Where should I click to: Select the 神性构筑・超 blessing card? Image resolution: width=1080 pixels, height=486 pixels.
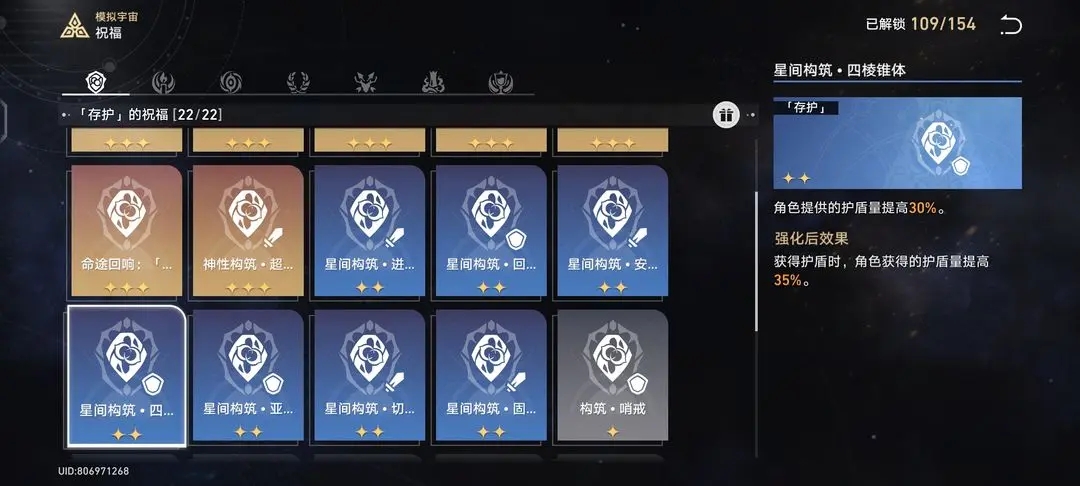coord(248,231)
